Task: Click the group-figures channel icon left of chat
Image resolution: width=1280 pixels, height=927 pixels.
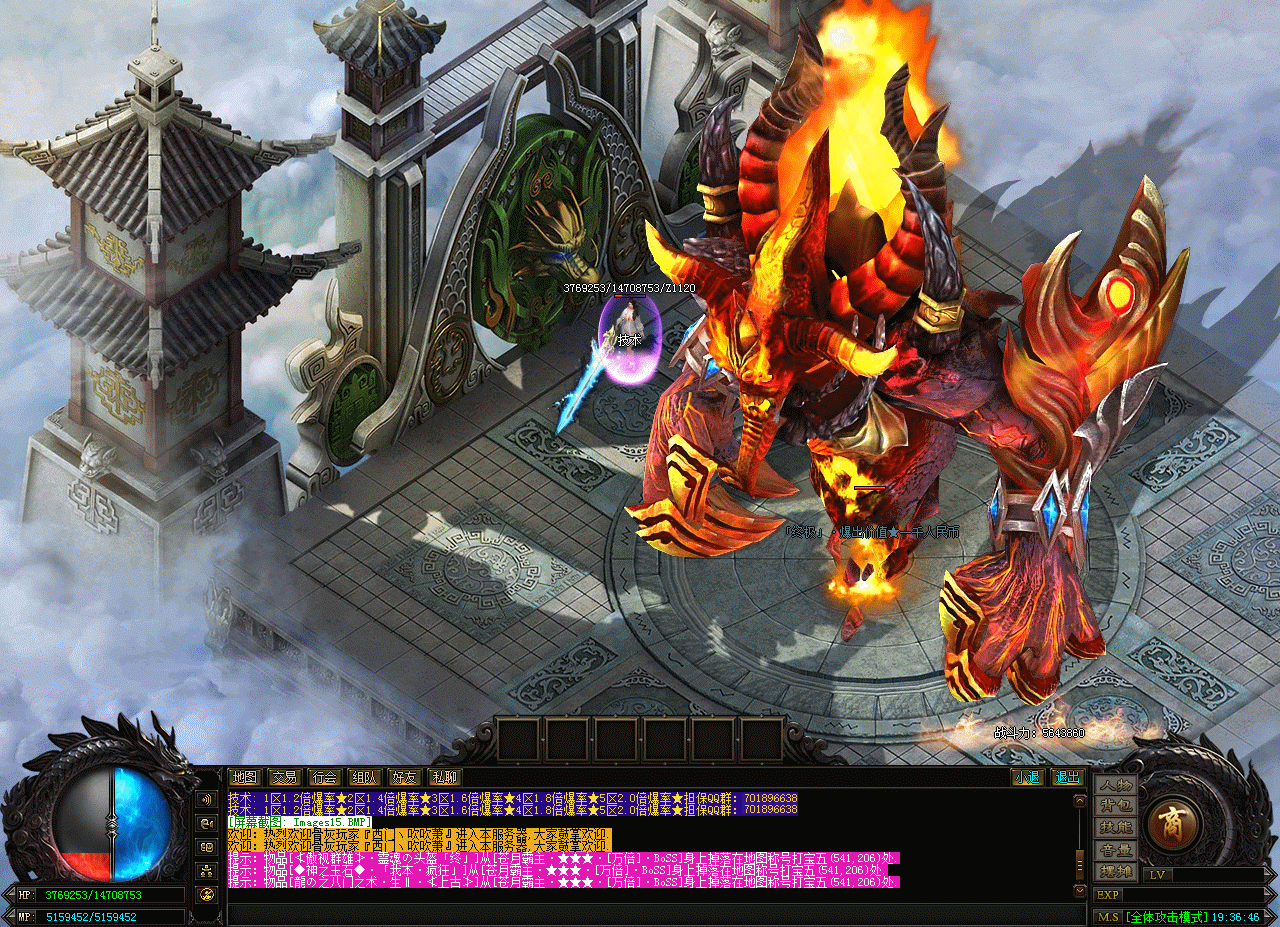Action: point(207,870)
